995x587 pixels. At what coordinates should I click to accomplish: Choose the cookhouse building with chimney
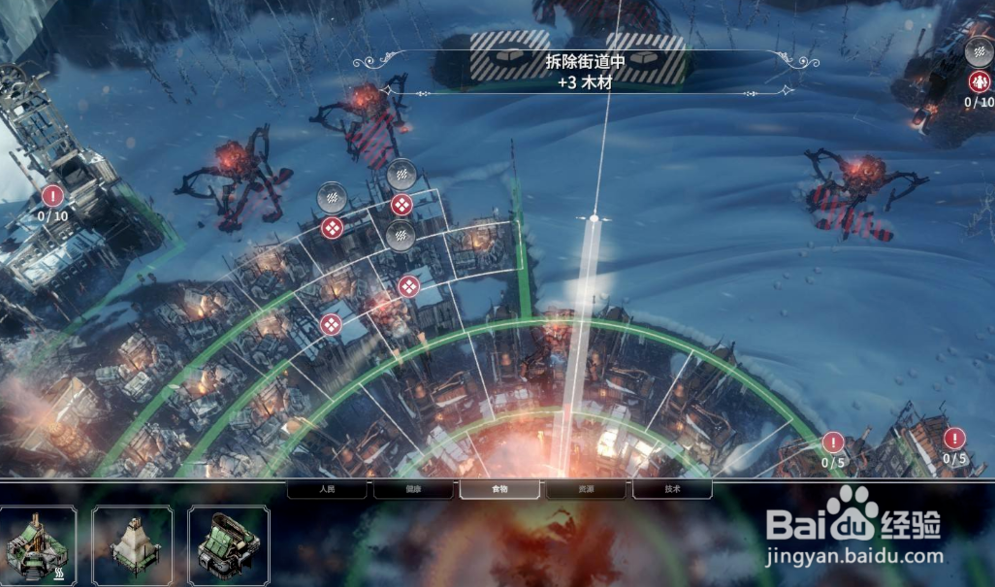pyautogui.click(x=38, y=545)
